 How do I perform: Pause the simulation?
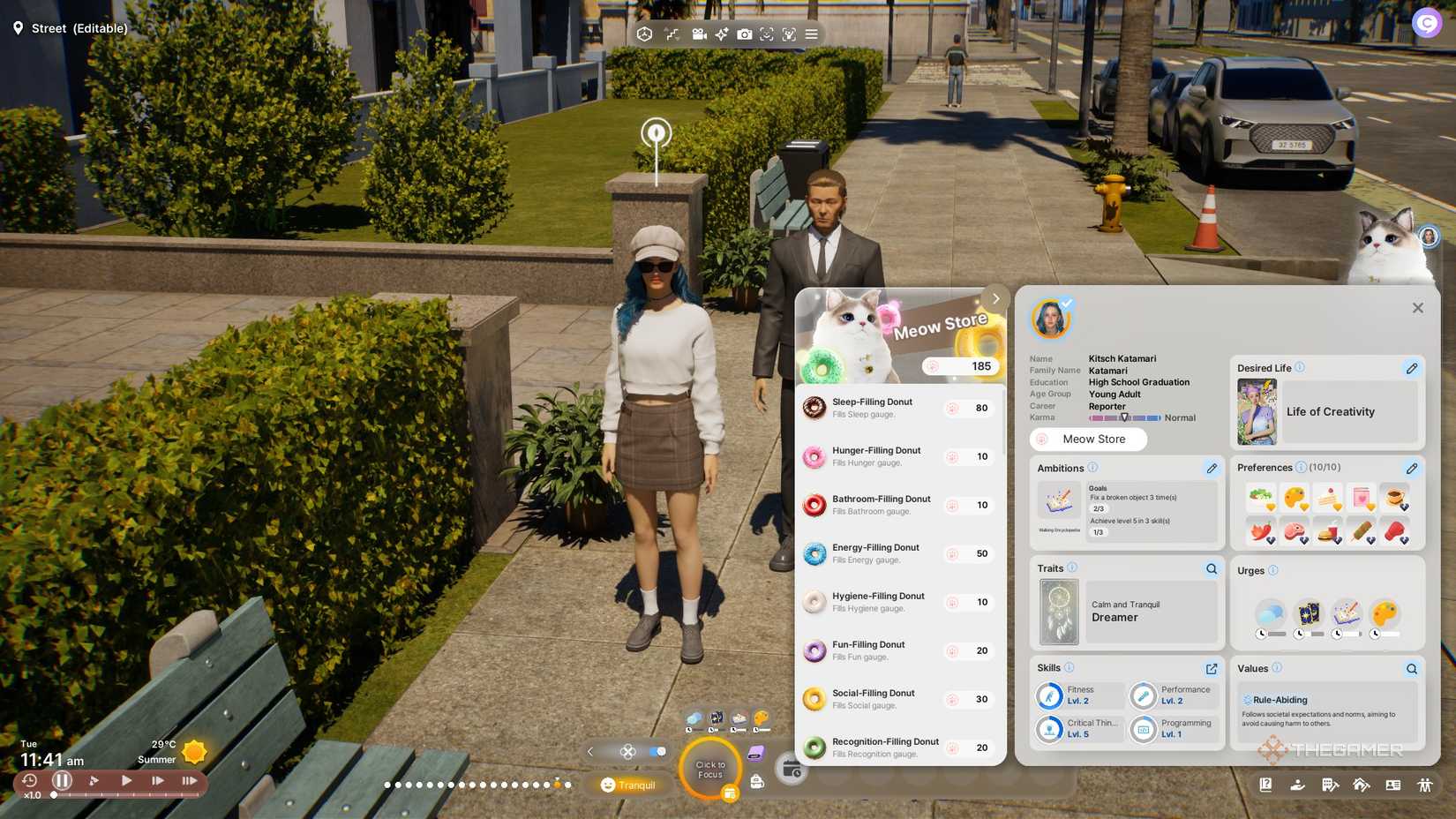tap(62, 780)
